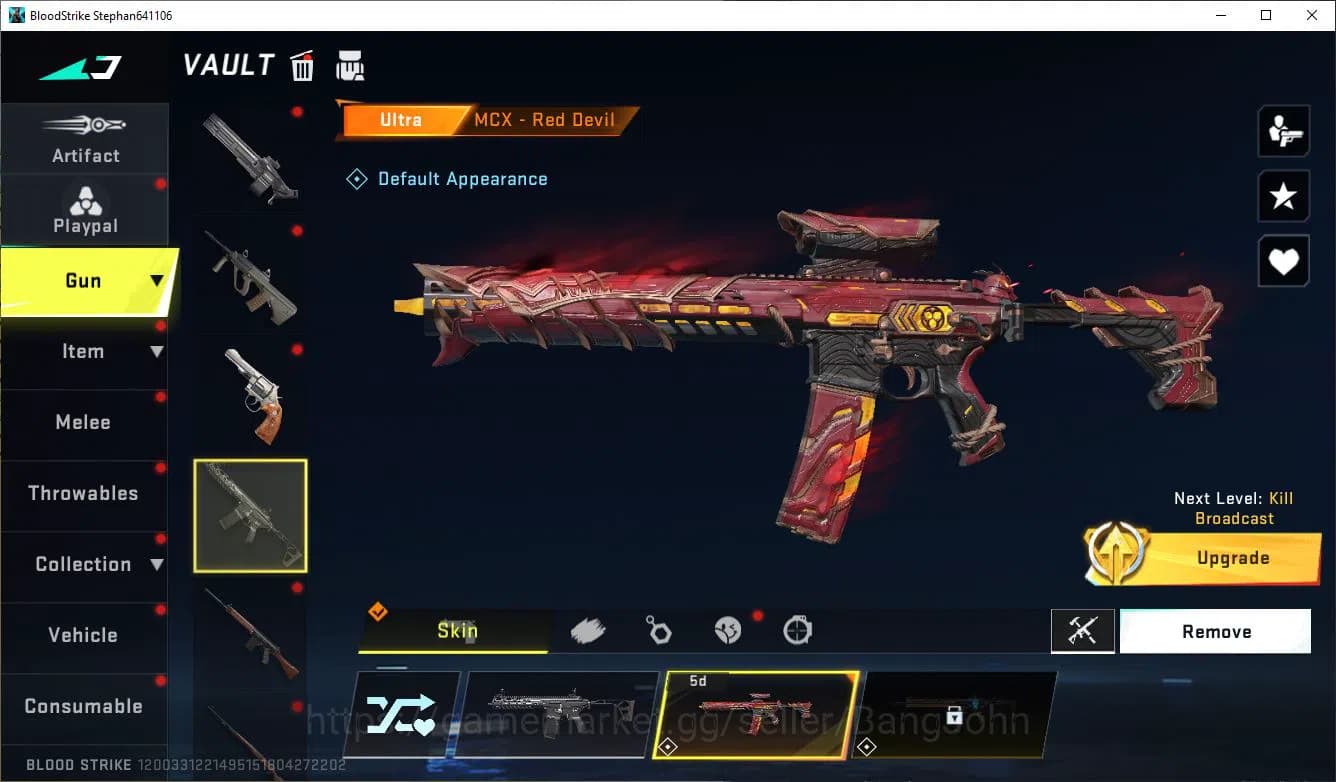Click the trash icon beside VAULT title
Screen dimensions: 1336x782
click(x=302, y=66)
